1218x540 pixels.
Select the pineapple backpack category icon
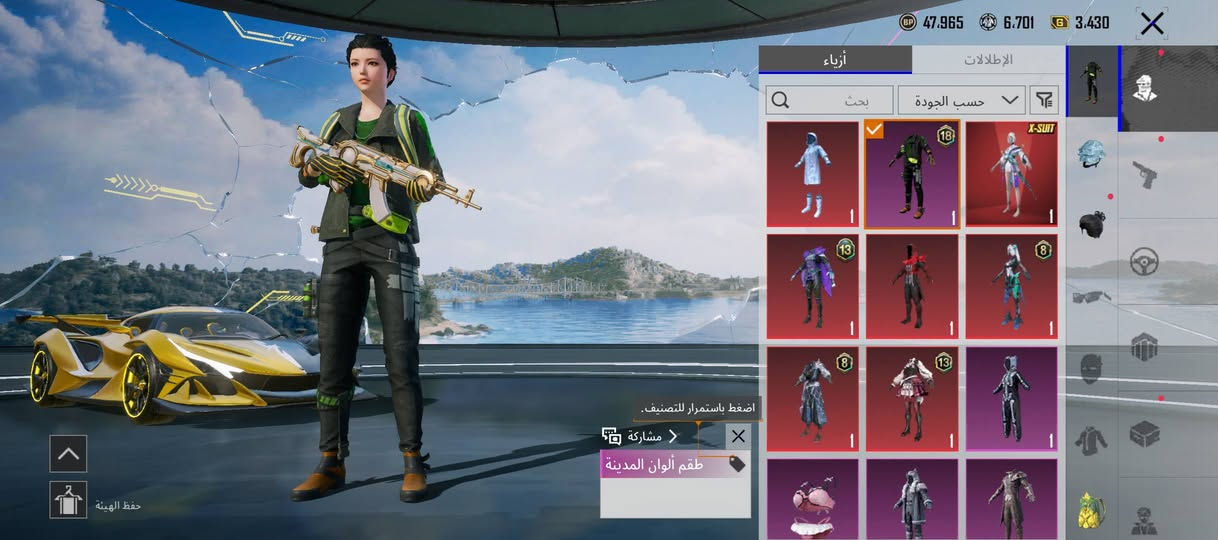click(x=1091, y=510)
